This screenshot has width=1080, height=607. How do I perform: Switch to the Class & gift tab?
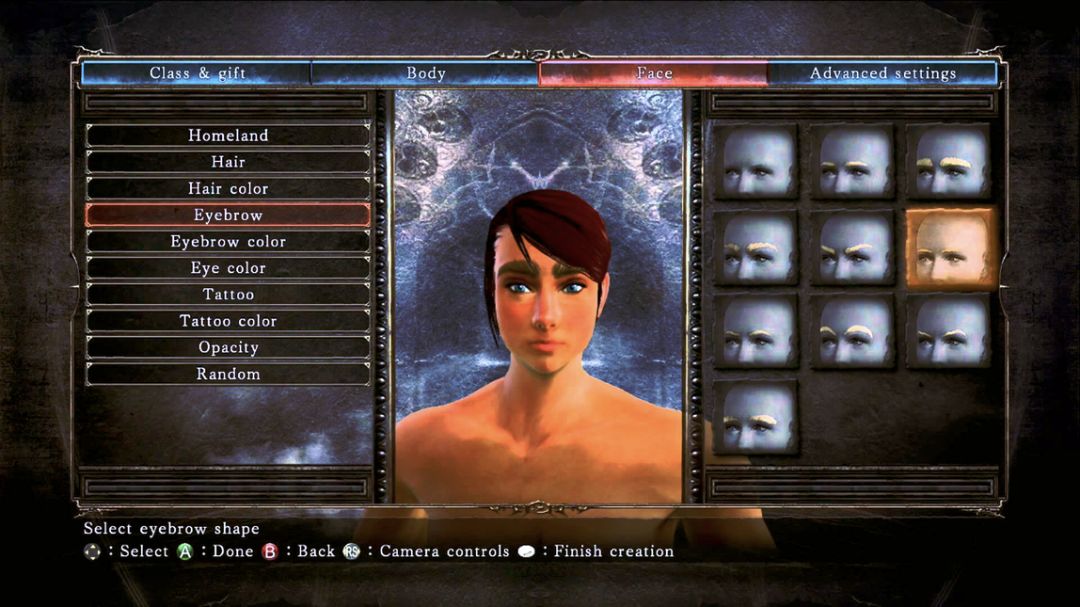(197, 73)
